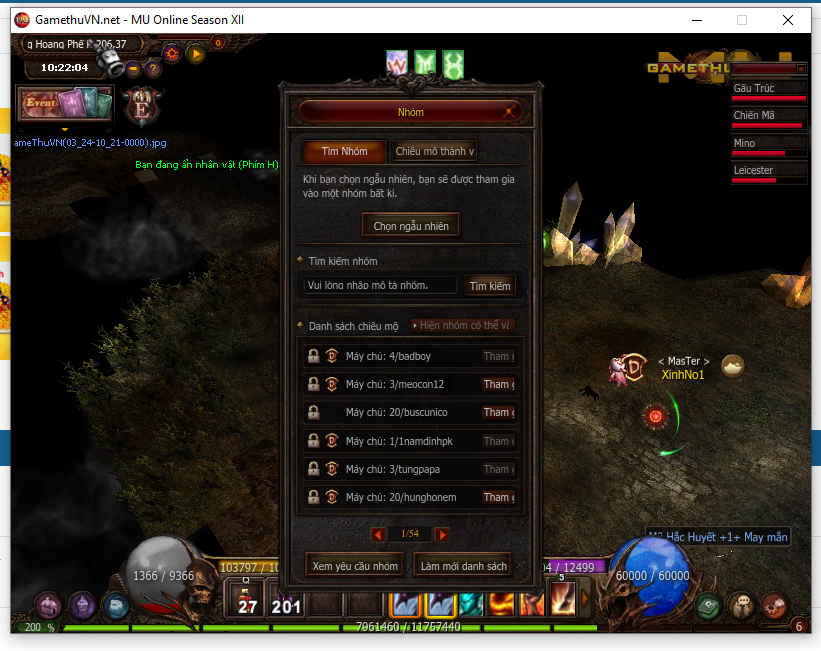This screenshot has width=821, height=651.
Task: Join the meocon12 party
Action: (498, 384)
